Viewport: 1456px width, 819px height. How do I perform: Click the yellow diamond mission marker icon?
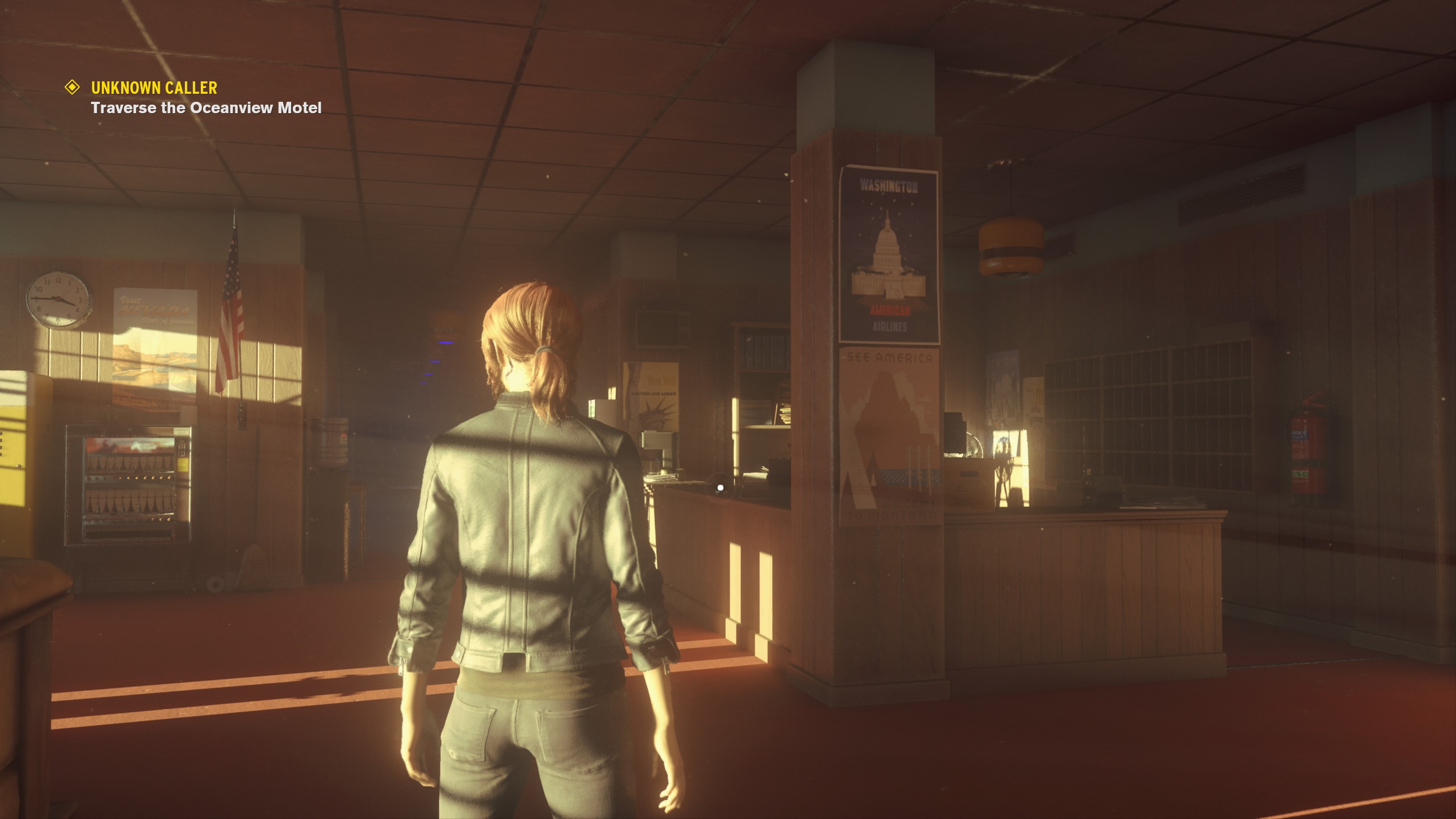72,87
